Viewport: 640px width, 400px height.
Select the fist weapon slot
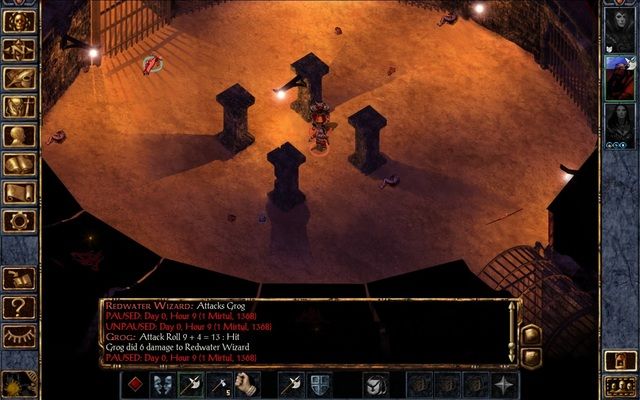(x=247, y=384)
